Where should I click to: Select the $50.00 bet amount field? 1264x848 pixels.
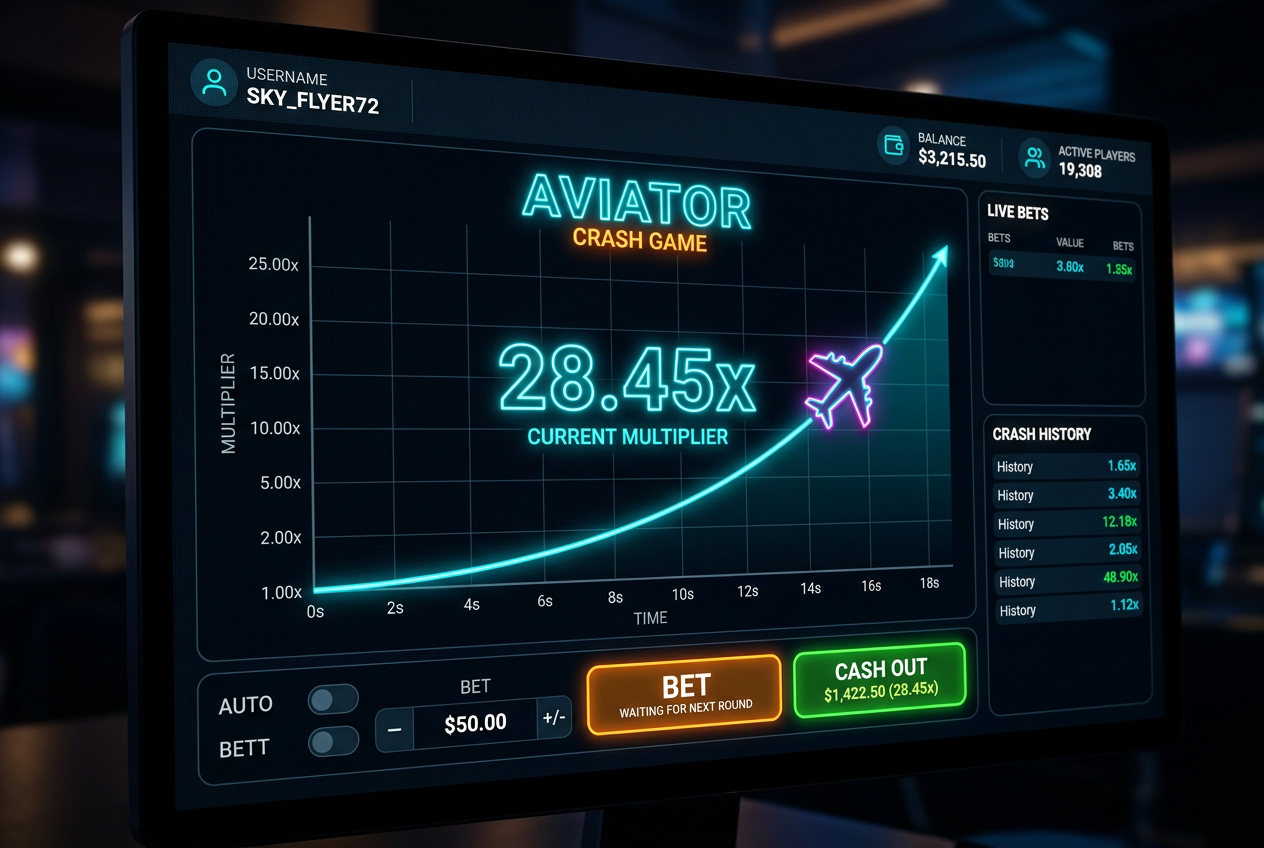[475, 723]
